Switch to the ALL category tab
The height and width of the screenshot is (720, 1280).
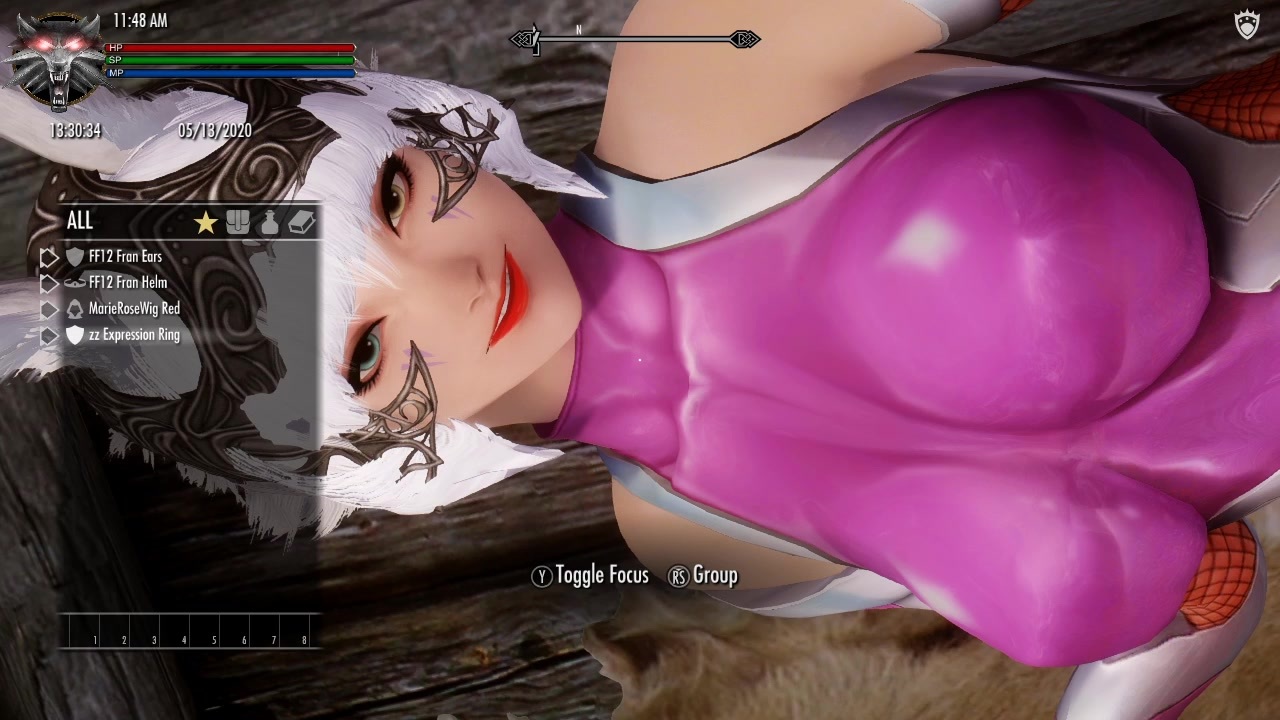click(x=80, y=220)
